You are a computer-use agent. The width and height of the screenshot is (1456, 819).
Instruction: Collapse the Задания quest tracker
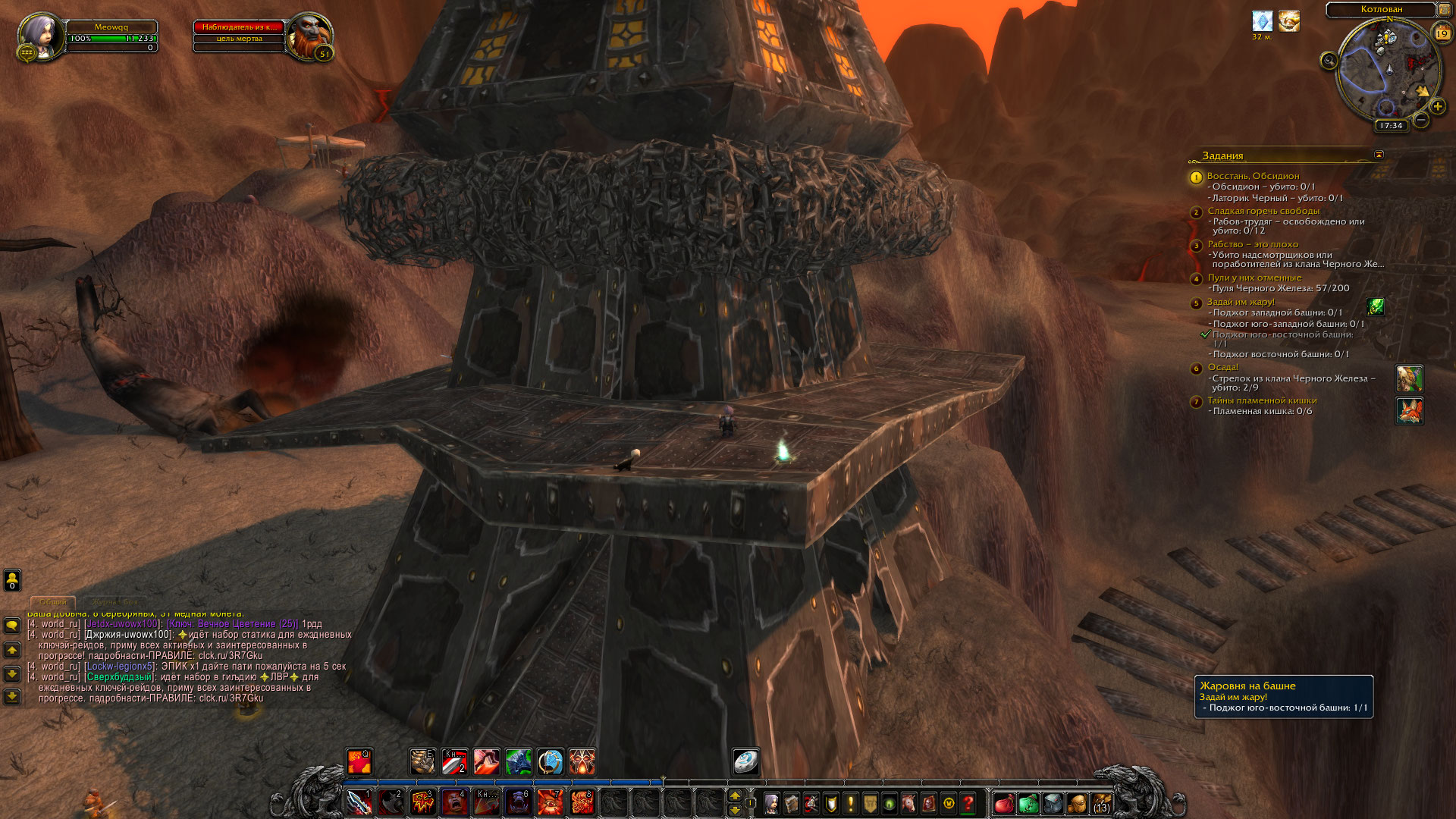pos(1379,155)
